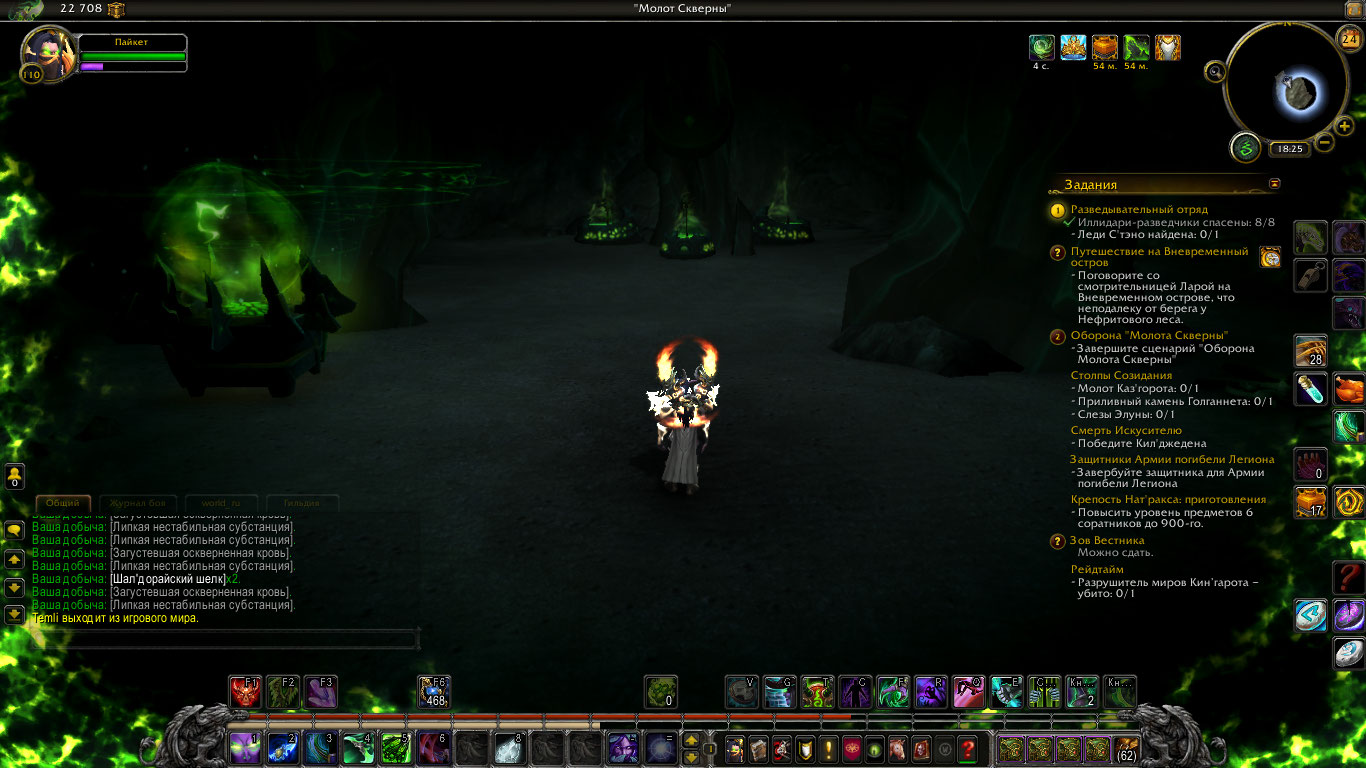Open the class hall button below the minimap
This screenshot has height=768, width=1366.
pos(1245,148)
